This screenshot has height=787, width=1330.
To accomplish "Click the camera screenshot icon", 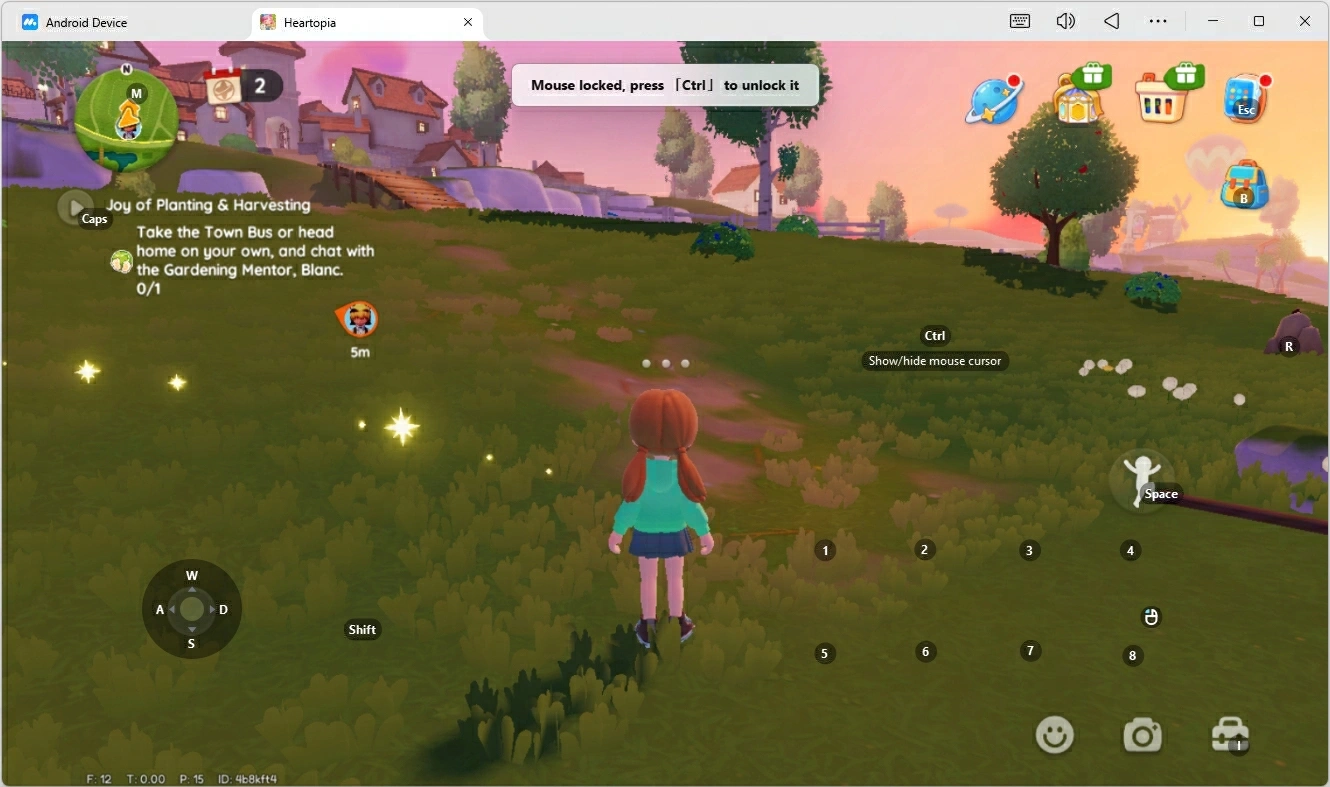I will (x=1142, y=733).
